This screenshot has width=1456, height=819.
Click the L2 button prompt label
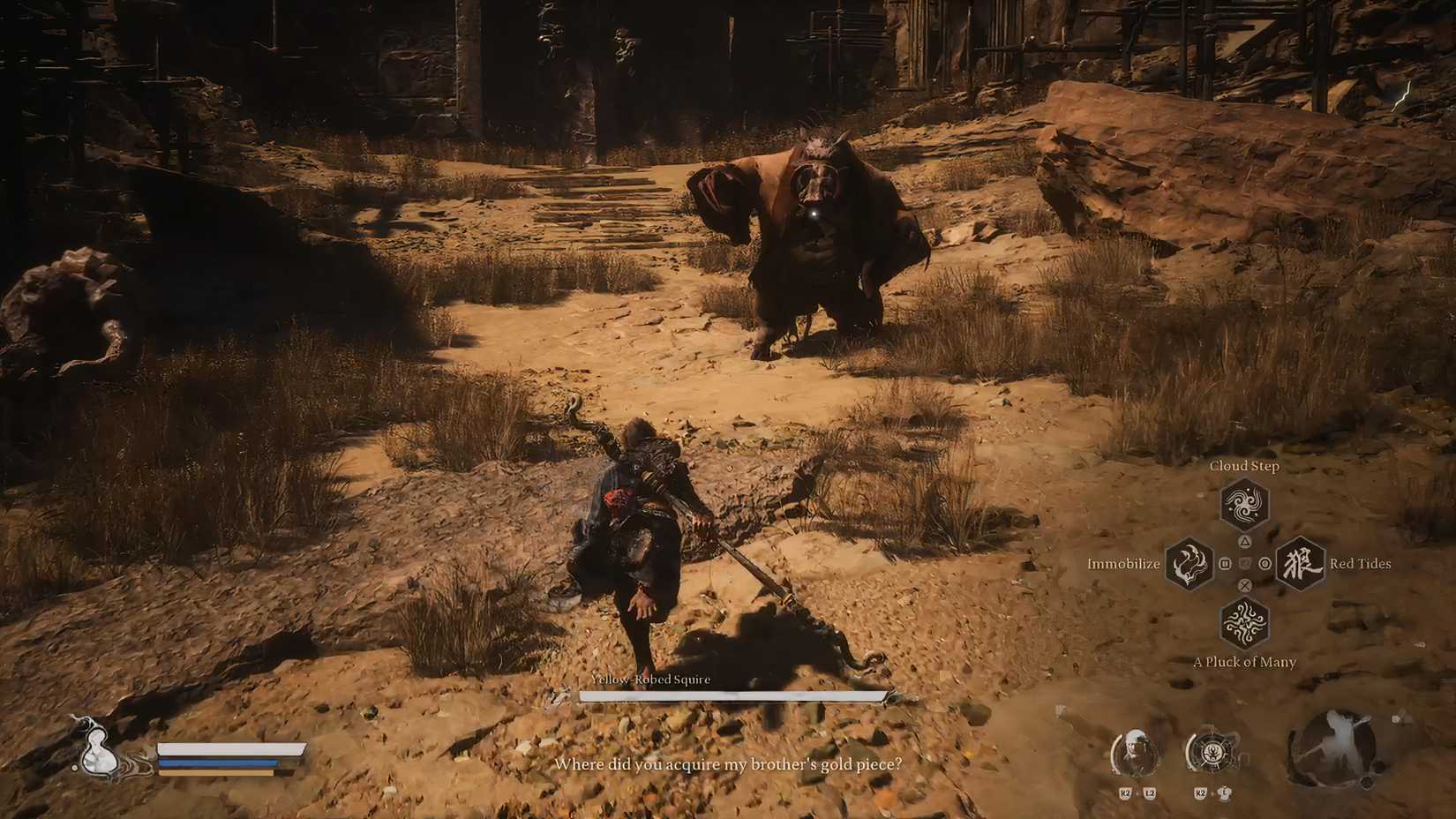tap(1150, 793)
